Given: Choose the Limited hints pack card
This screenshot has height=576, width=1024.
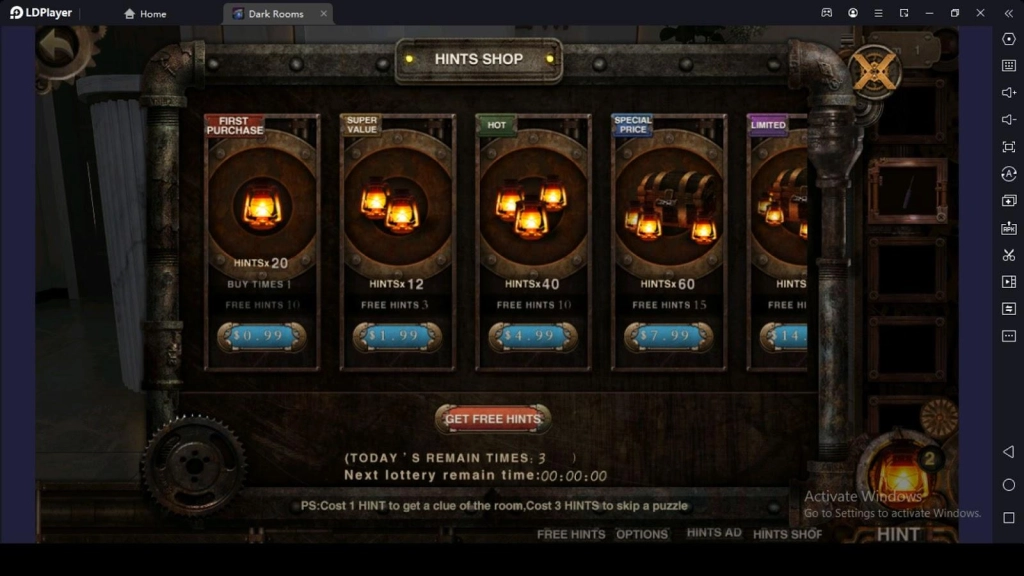Looking at the screenshot, I should tap(780, 210).
